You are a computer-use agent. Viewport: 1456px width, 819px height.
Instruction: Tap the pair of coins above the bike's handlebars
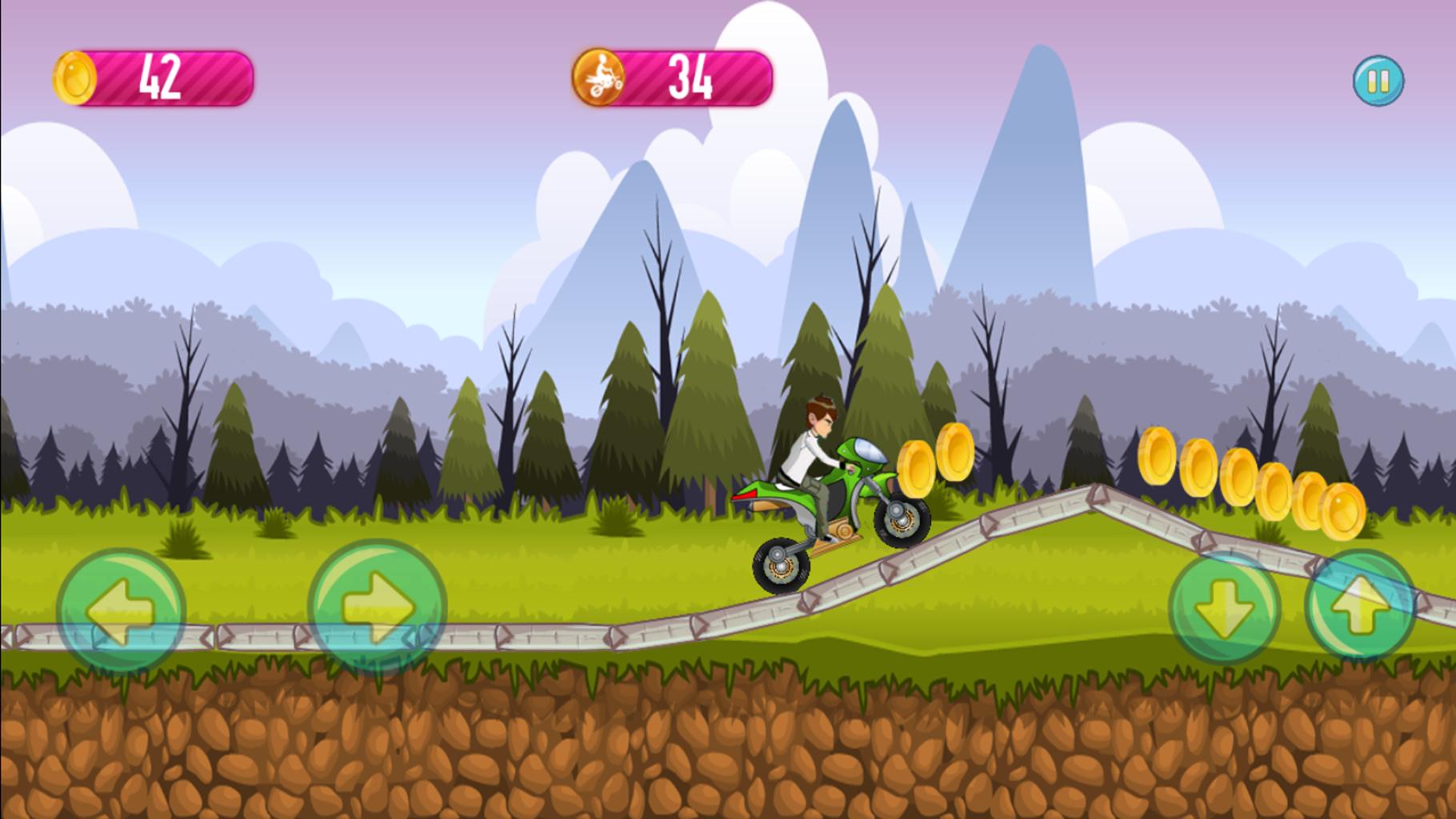(x=934, y=460)
